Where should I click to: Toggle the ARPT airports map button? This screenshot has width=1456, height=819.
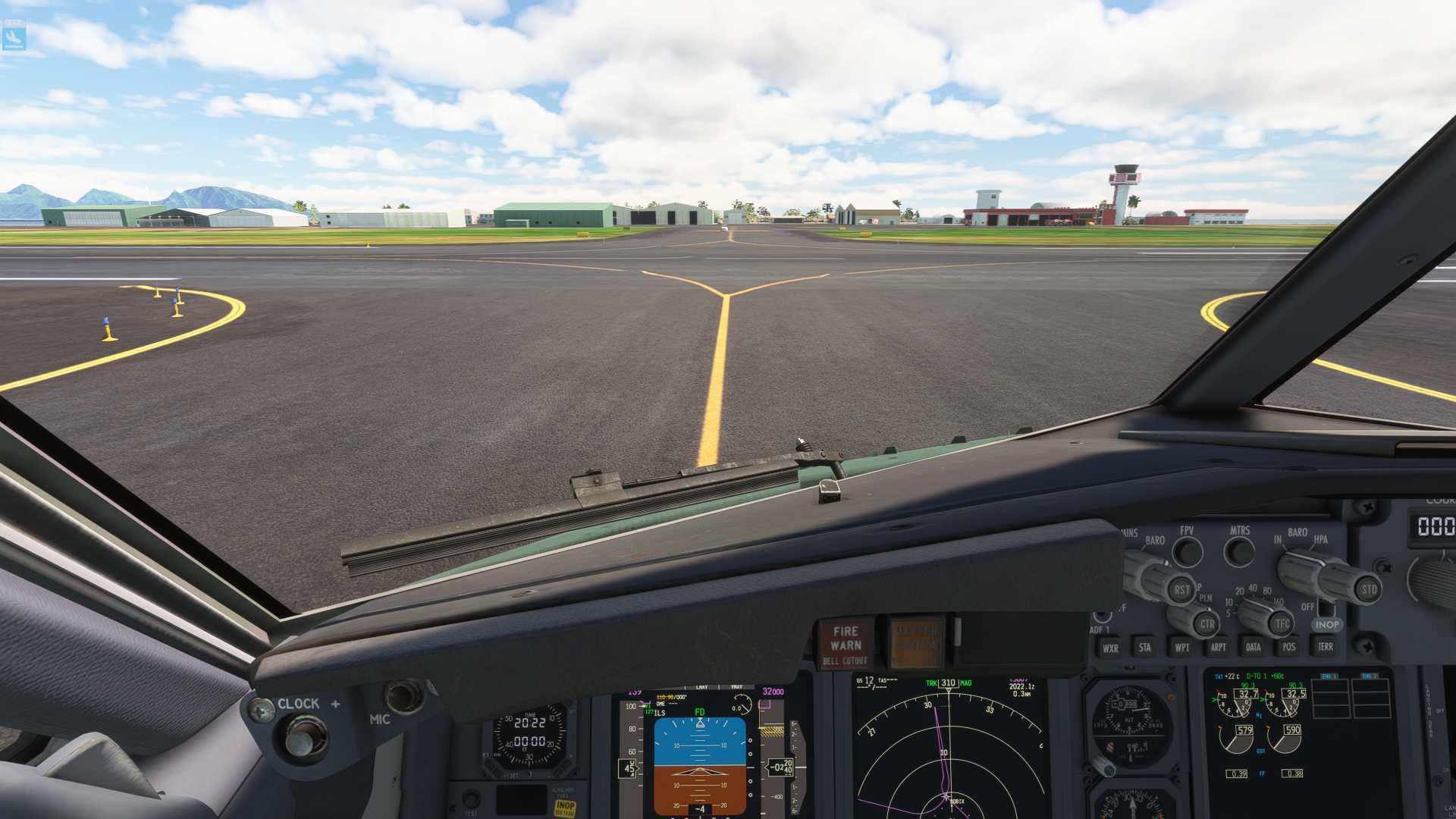click(x=1218, y=647)
